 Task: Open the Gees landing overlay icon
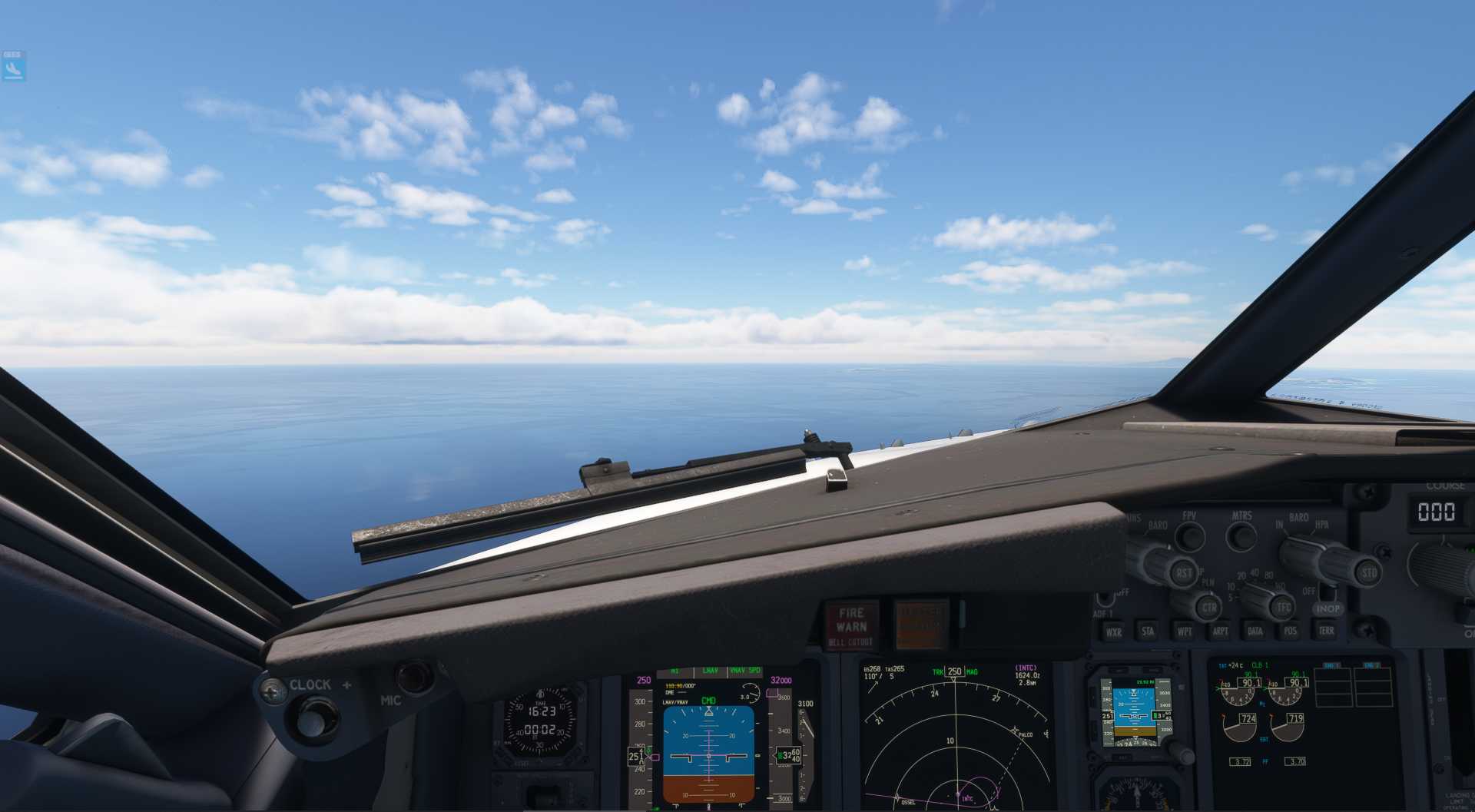[x=13, y=67]
